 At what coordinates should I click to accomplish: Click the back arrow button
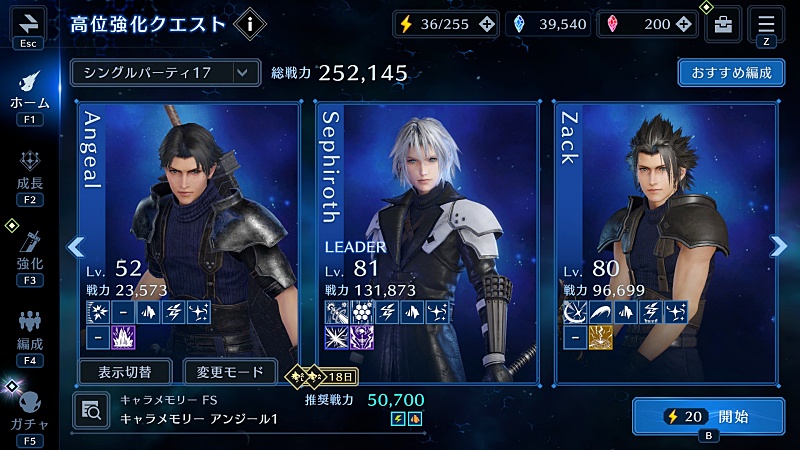point(28,23)
